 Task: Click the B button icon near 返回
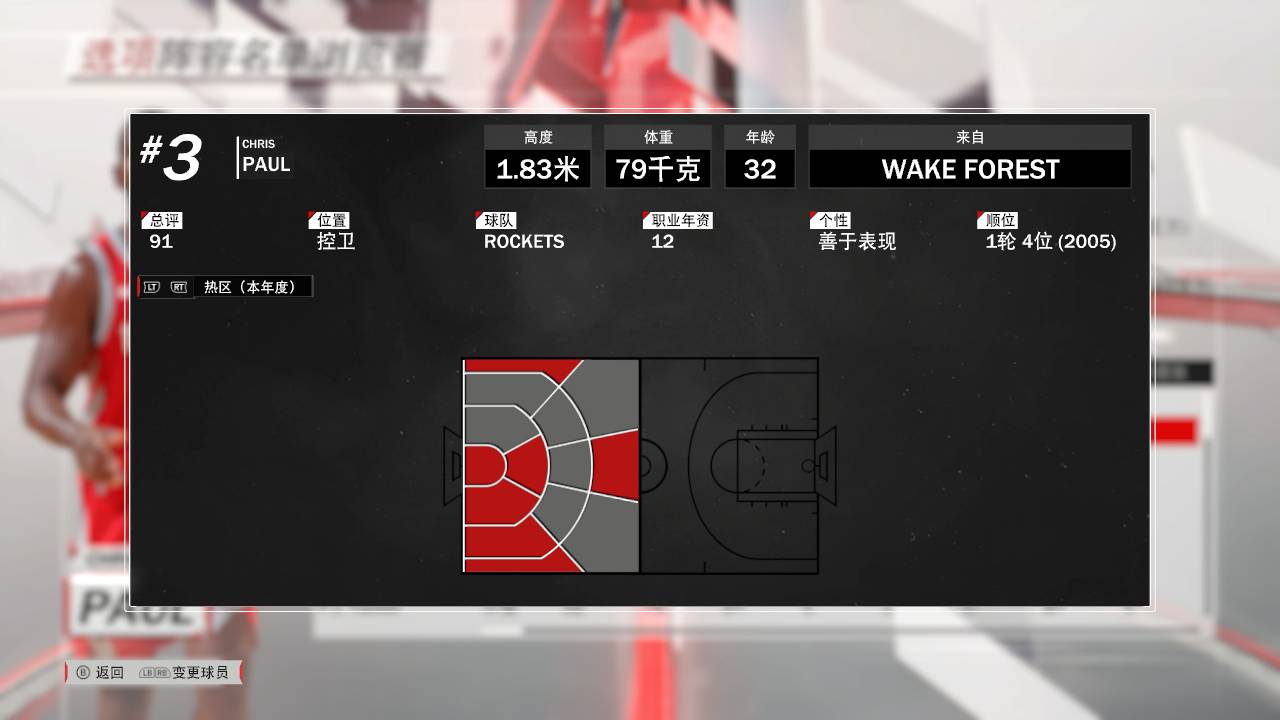tap(84, 672)
